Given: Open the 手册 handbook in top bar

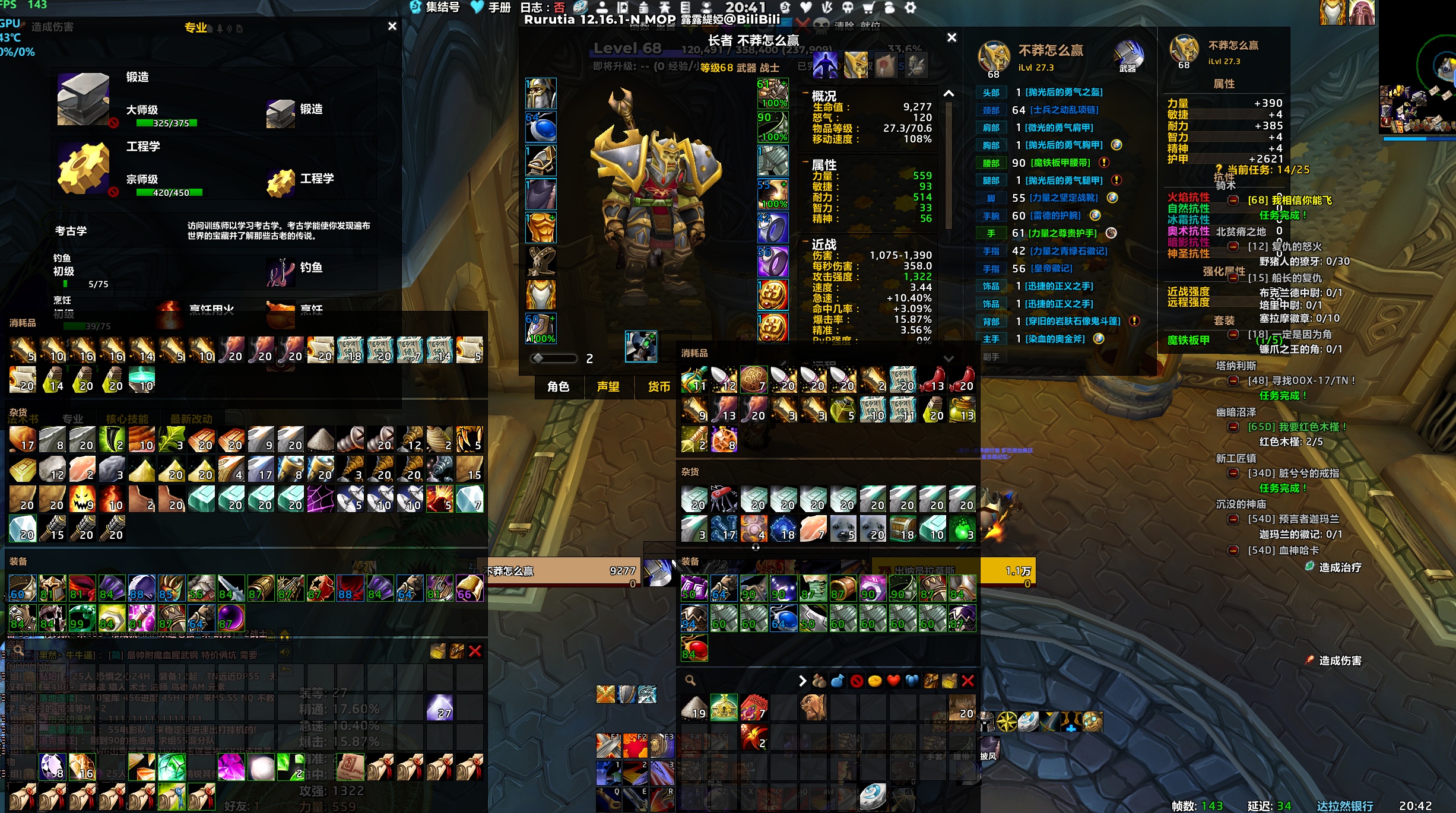Looking at the screenshot, I should [x=491, y=7].
